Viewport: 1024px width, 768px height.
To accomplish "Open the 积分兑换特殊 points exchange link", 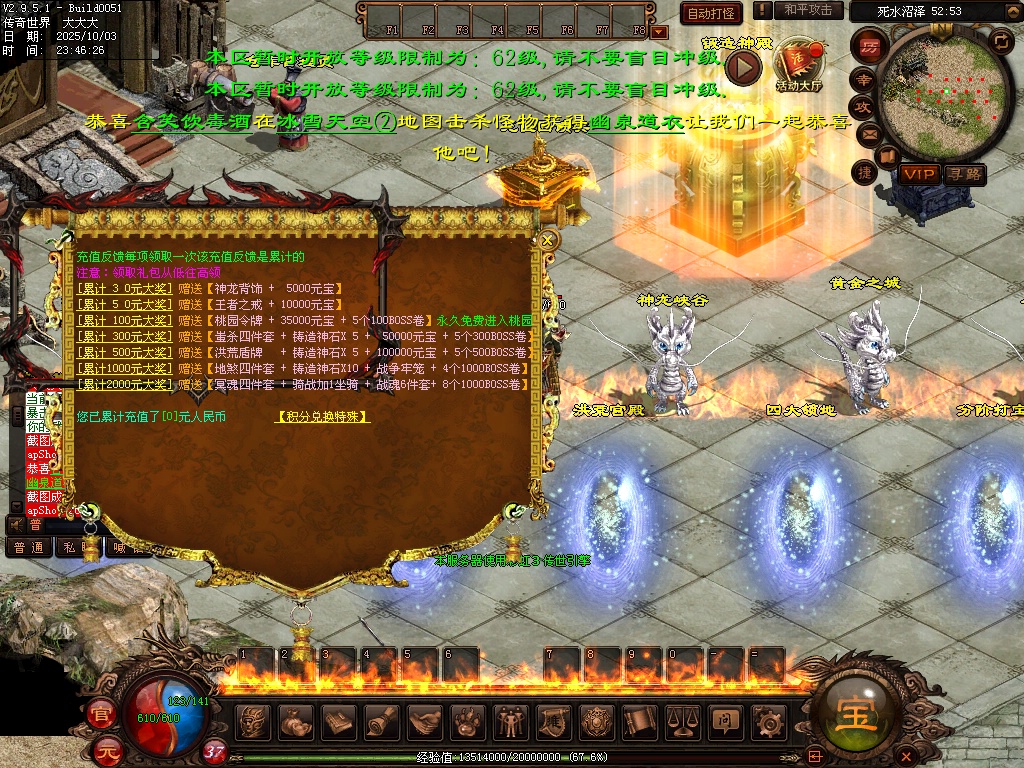I will tap(322, 417).
